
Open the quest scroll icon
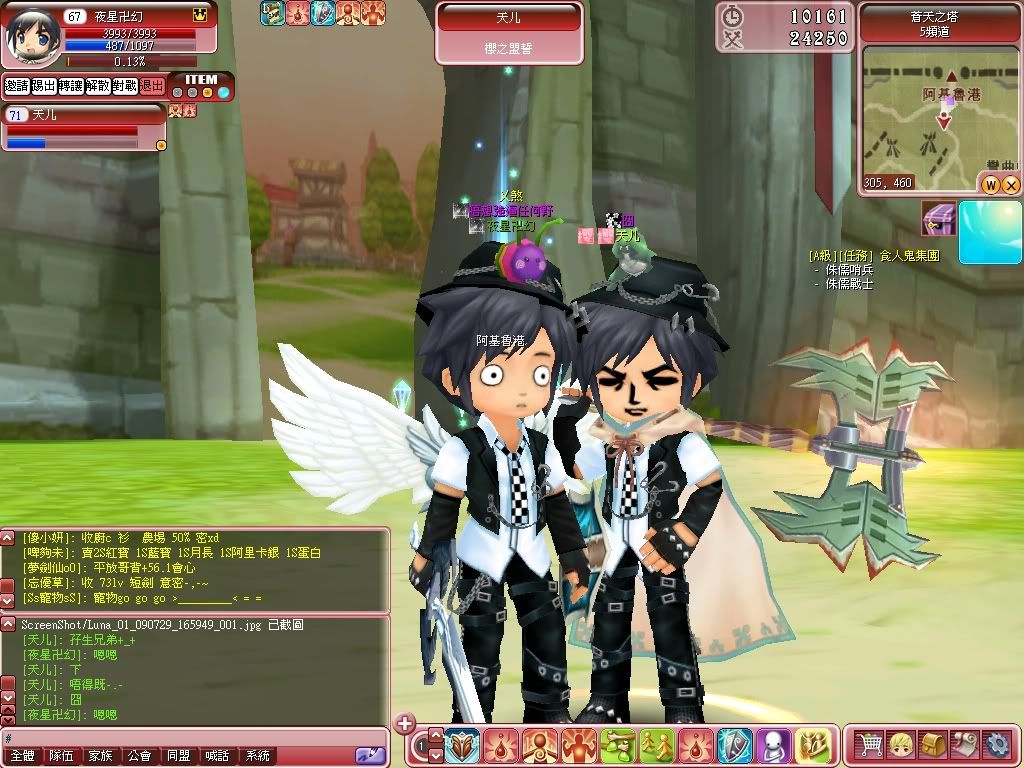965,745
